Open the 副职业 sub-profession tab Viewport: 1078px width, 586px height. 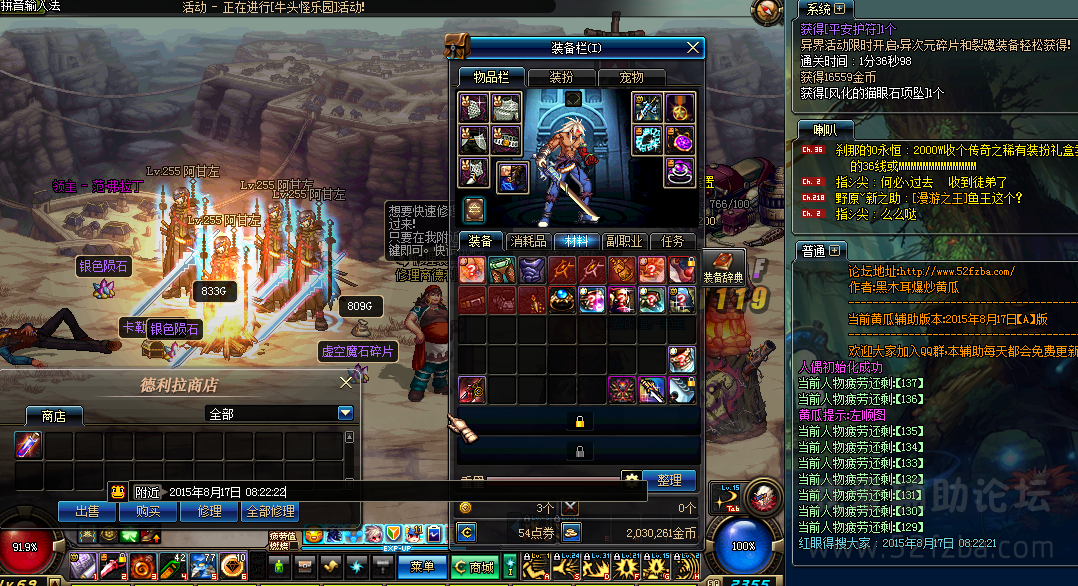click(x=624, y=241)
